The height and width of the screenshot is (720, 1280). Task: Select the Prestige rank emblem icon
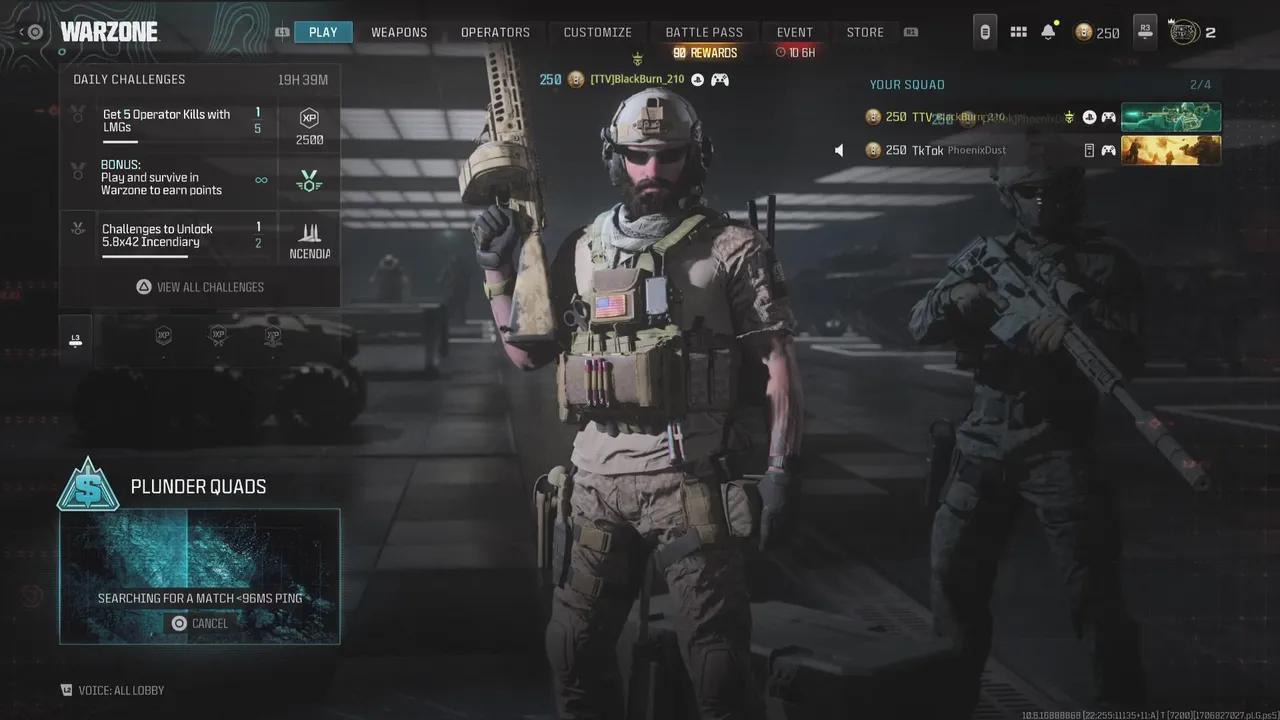(1186, 32)
